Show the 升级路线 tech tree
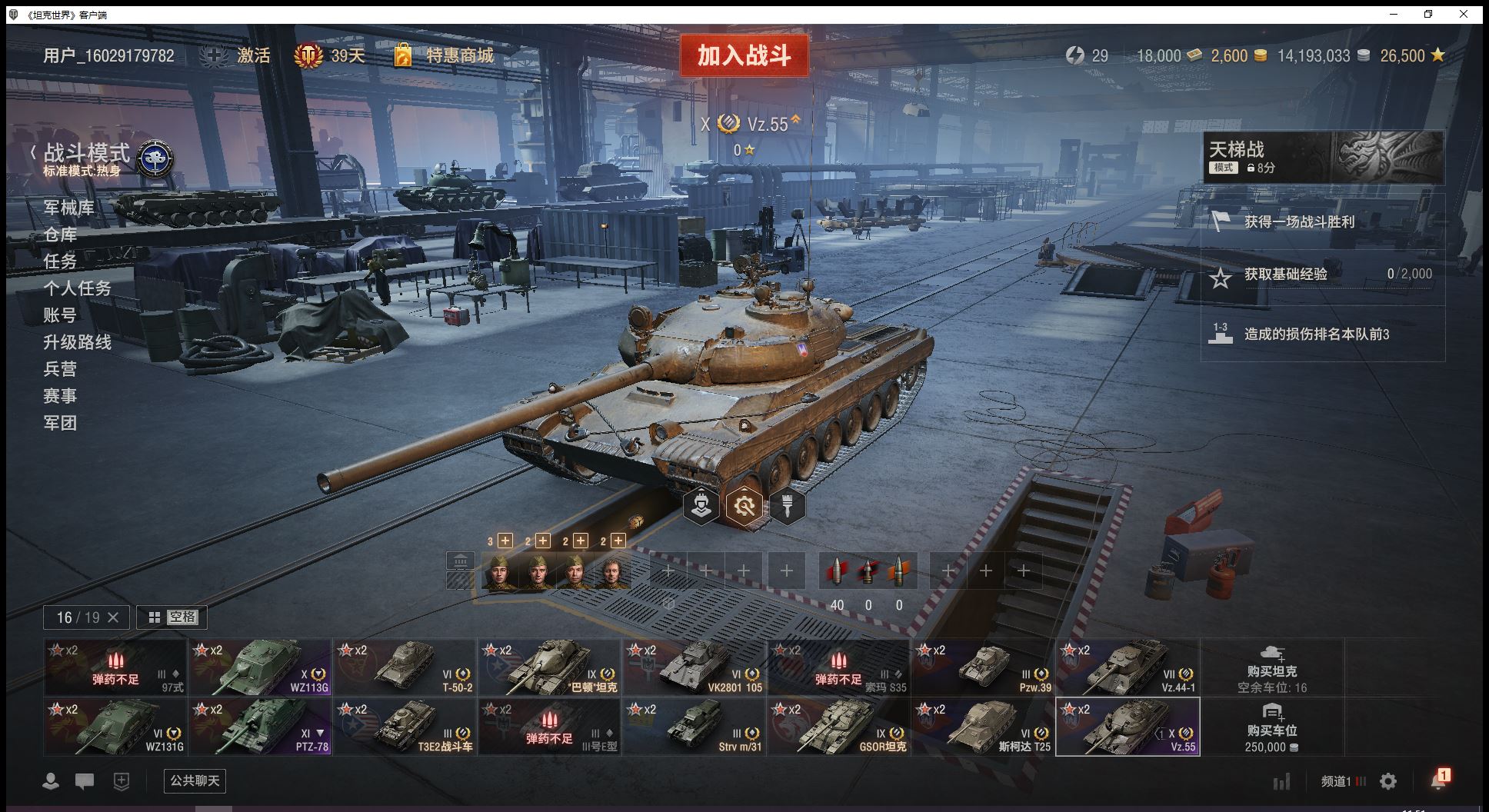1489x812 pixels. [77, 342]
